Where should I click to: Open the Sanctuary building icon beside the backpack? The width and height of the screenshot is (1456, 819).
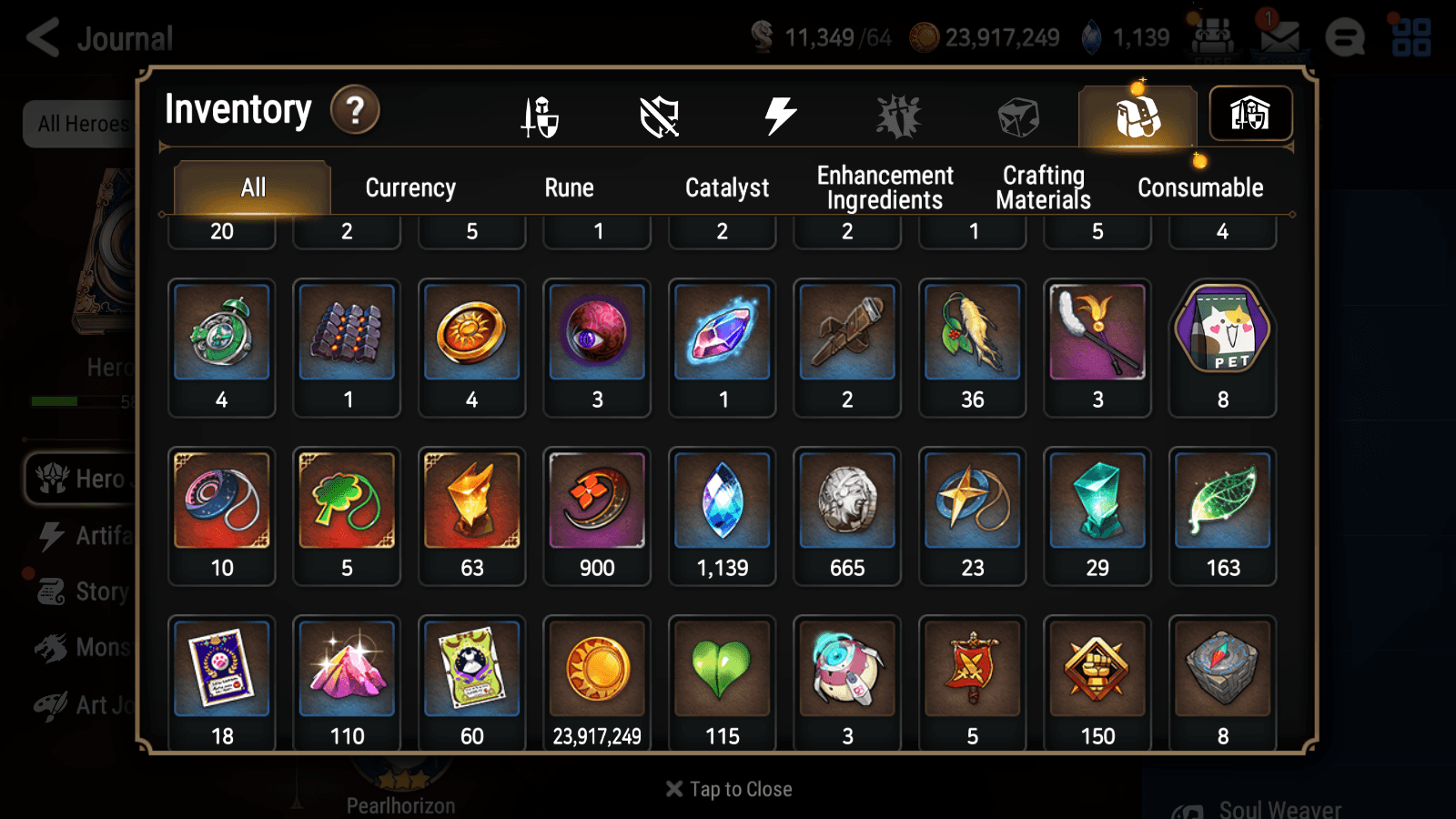(x=1250, y=114)
